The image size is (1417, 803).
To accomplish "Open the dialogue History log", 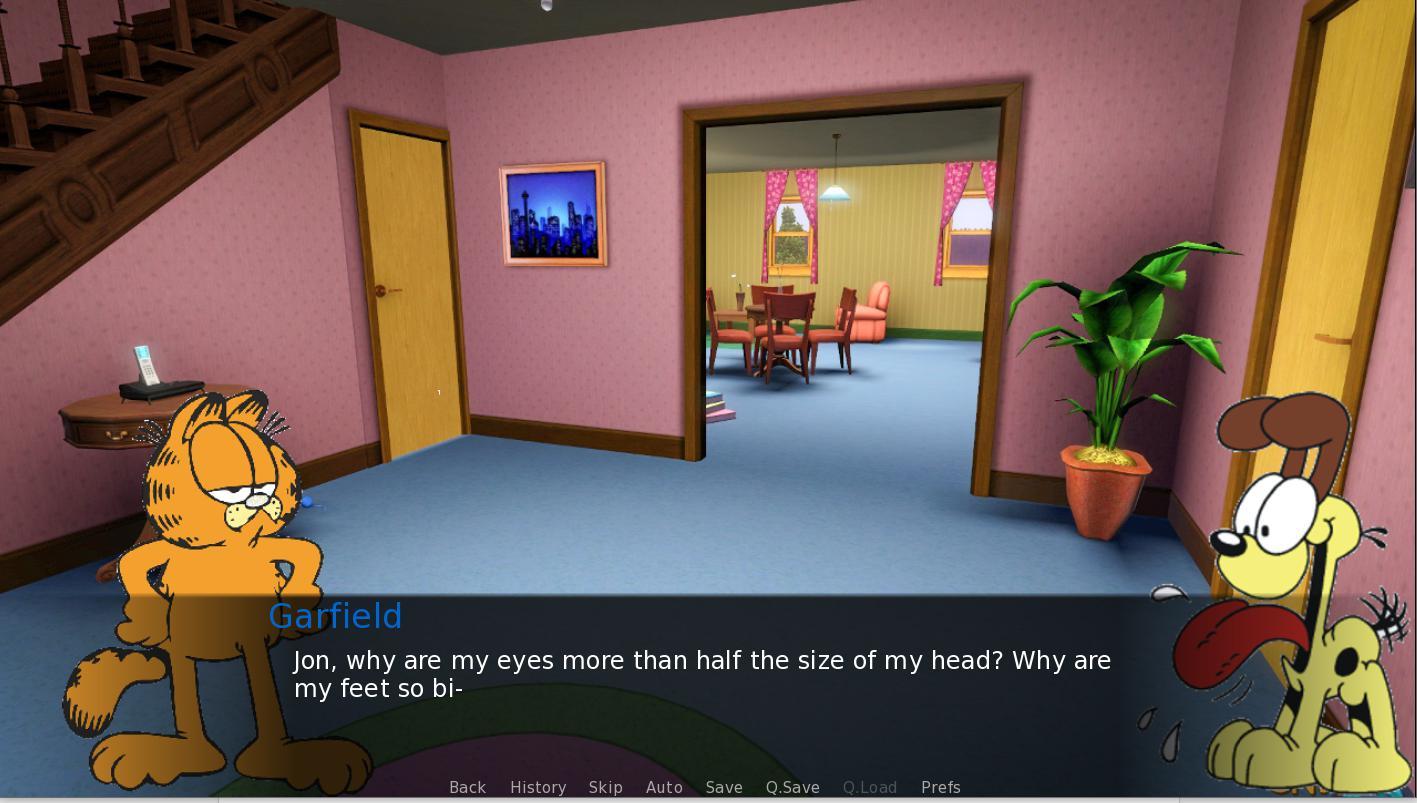I will pyautogui.click(x=537, y=787).
